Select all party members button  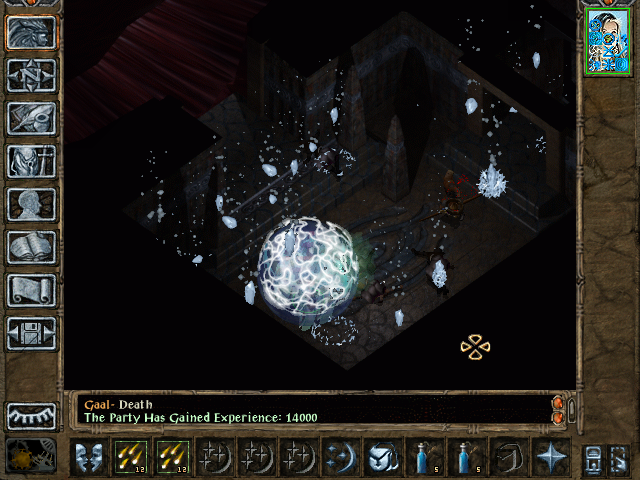coord(592,457)
